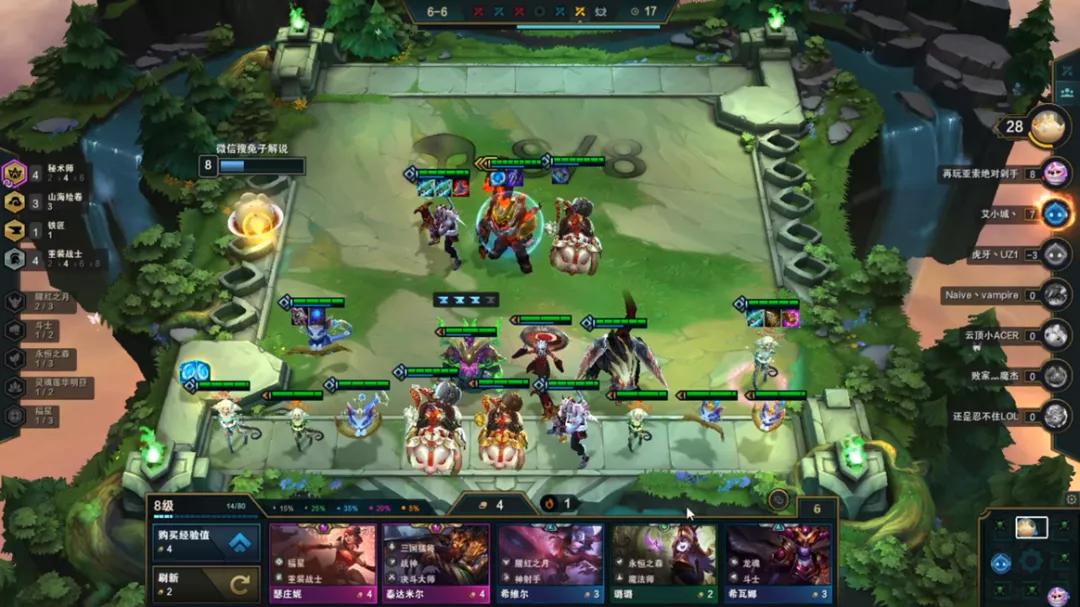Click the minimap in the corner
The width and height of the screenshot is (1080, 607).
tap(1030, 561)
